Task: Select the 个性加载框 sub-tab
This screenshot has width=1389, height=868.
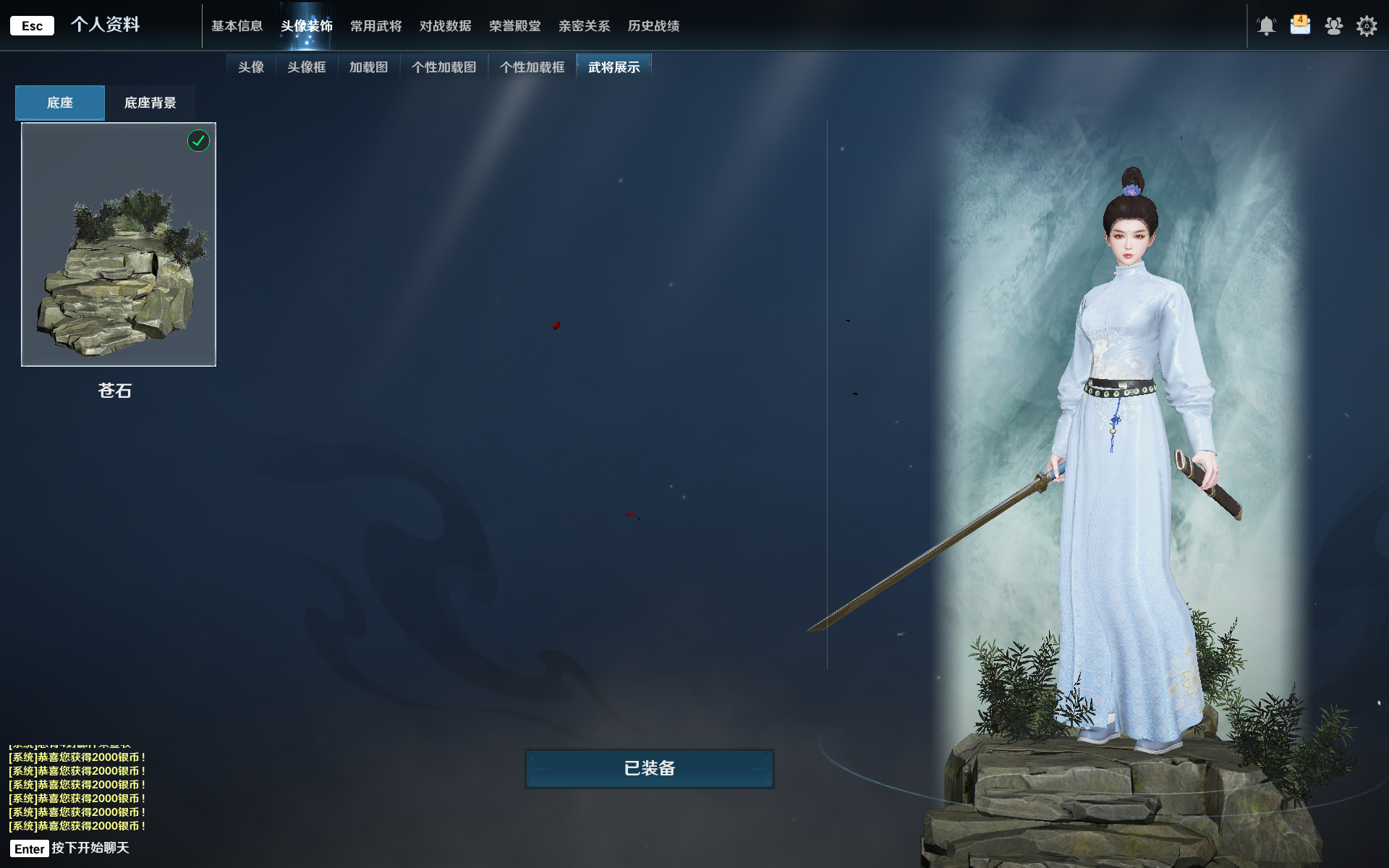Action: coord(532,67)
